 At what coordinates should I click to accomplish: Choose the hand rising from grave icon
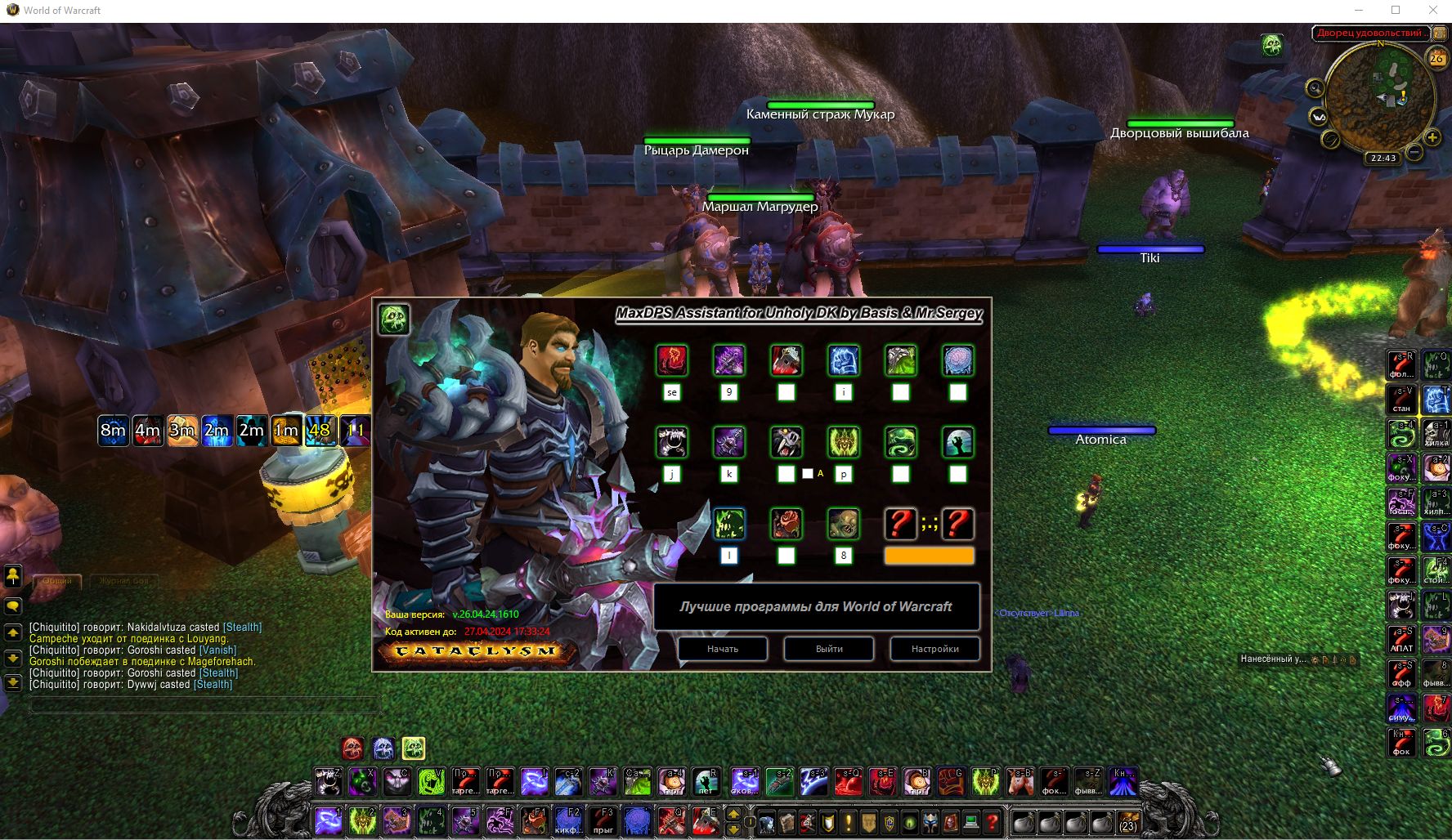point(957,442)
